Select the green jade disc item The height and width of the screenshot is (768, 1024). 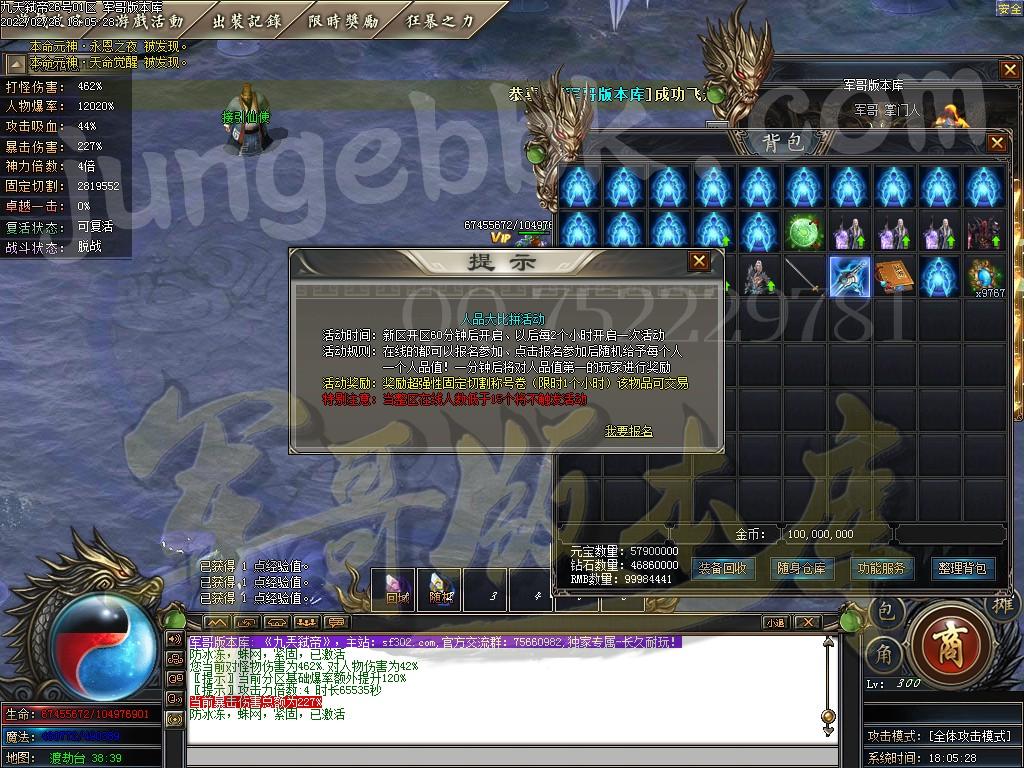click(x=803, y=232)
